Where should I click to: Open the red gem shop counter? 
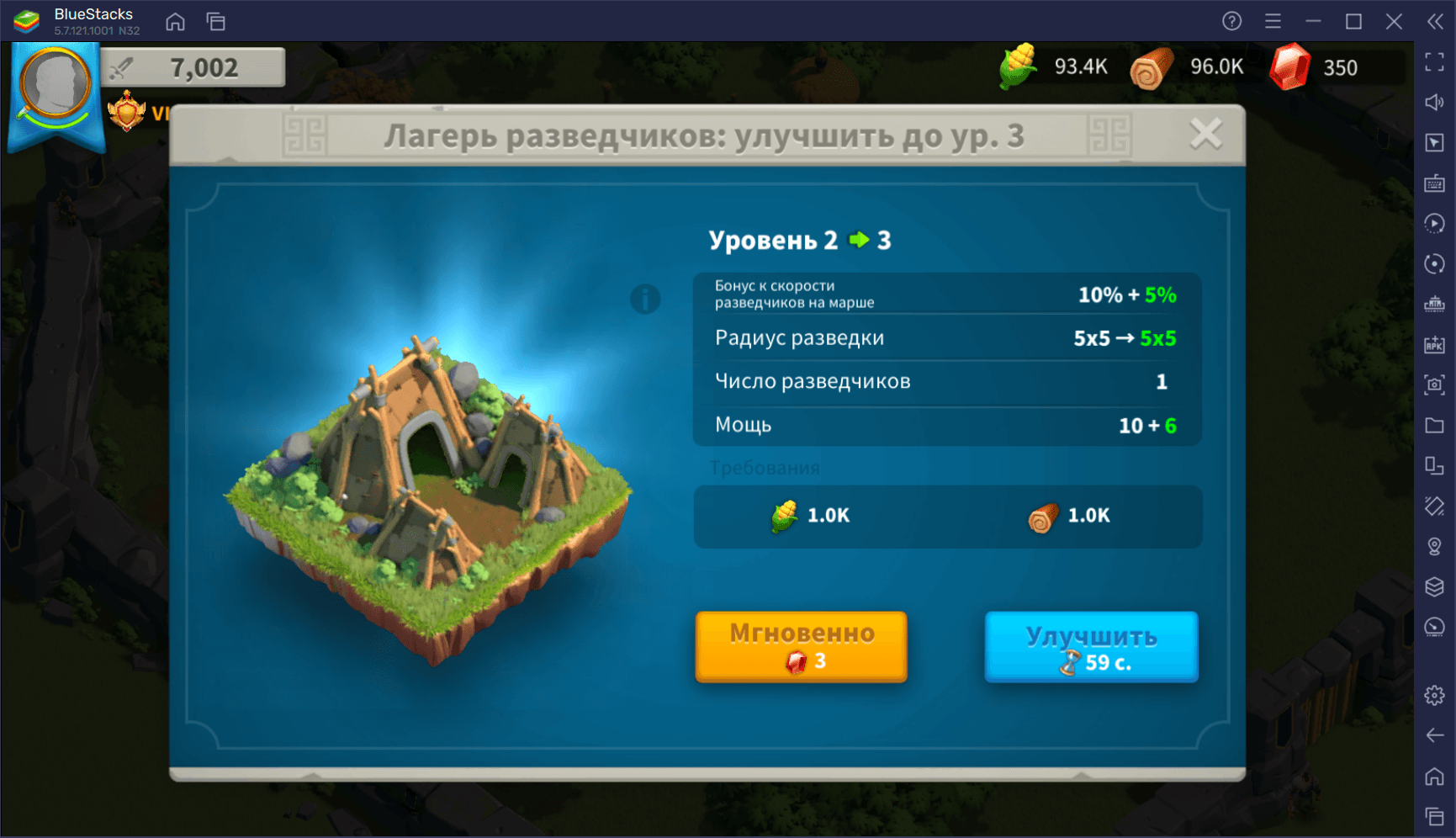[x=1314, y=67]
